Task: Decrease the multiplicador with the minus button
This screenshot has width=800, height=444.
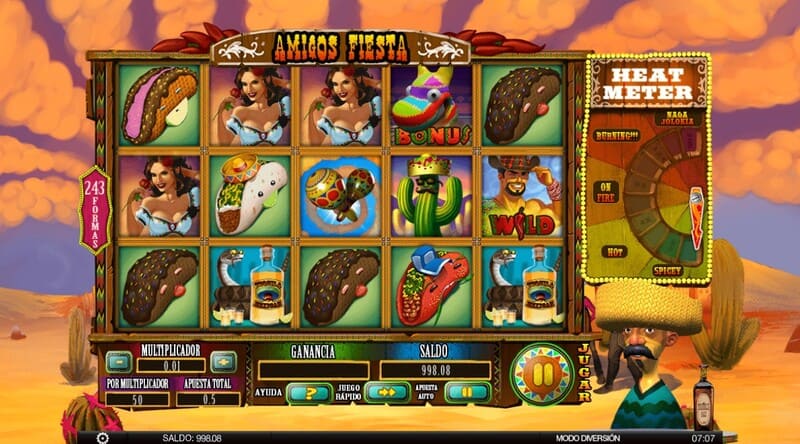Action: pyautogui.click(x=120, y=362)
